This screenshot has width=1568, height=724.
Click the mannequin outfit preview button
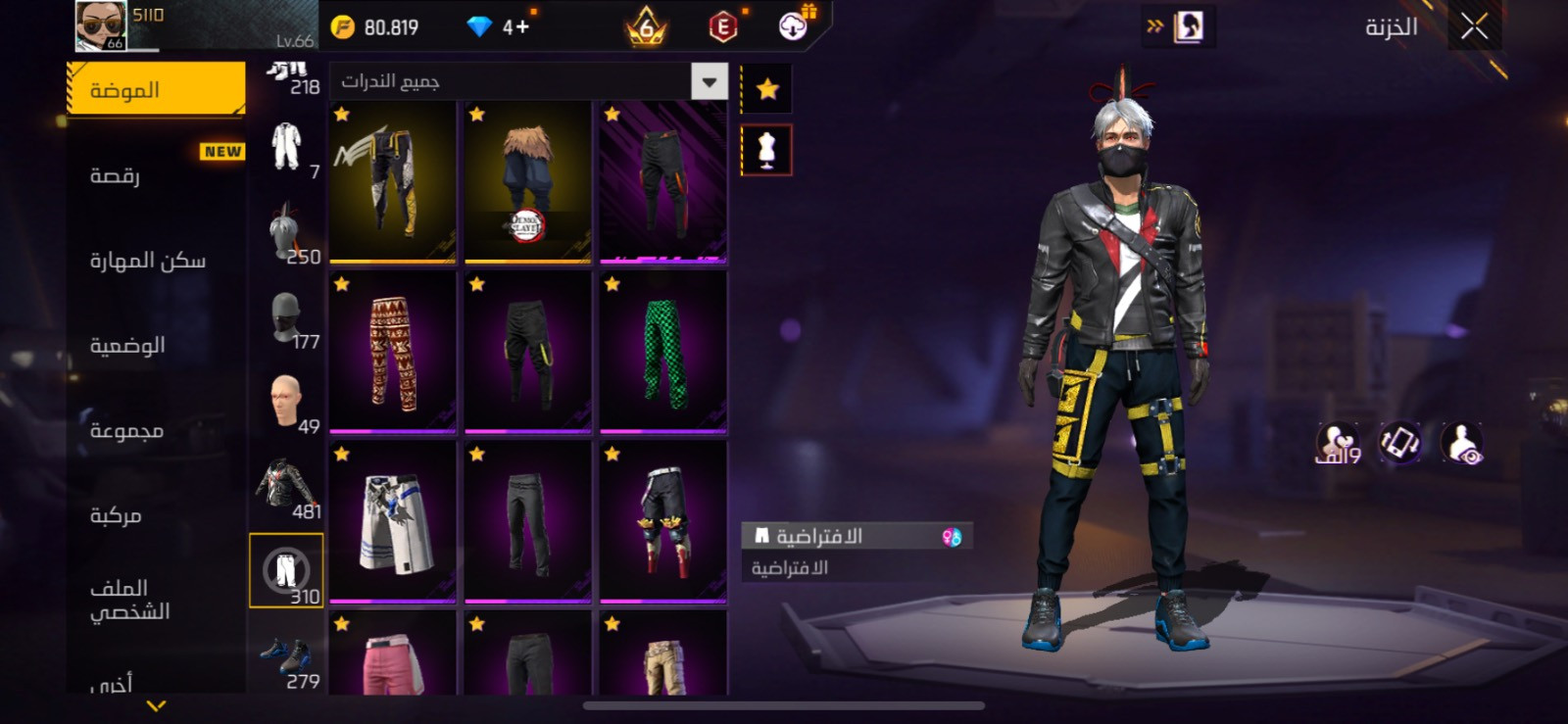(x=766, y=151)
